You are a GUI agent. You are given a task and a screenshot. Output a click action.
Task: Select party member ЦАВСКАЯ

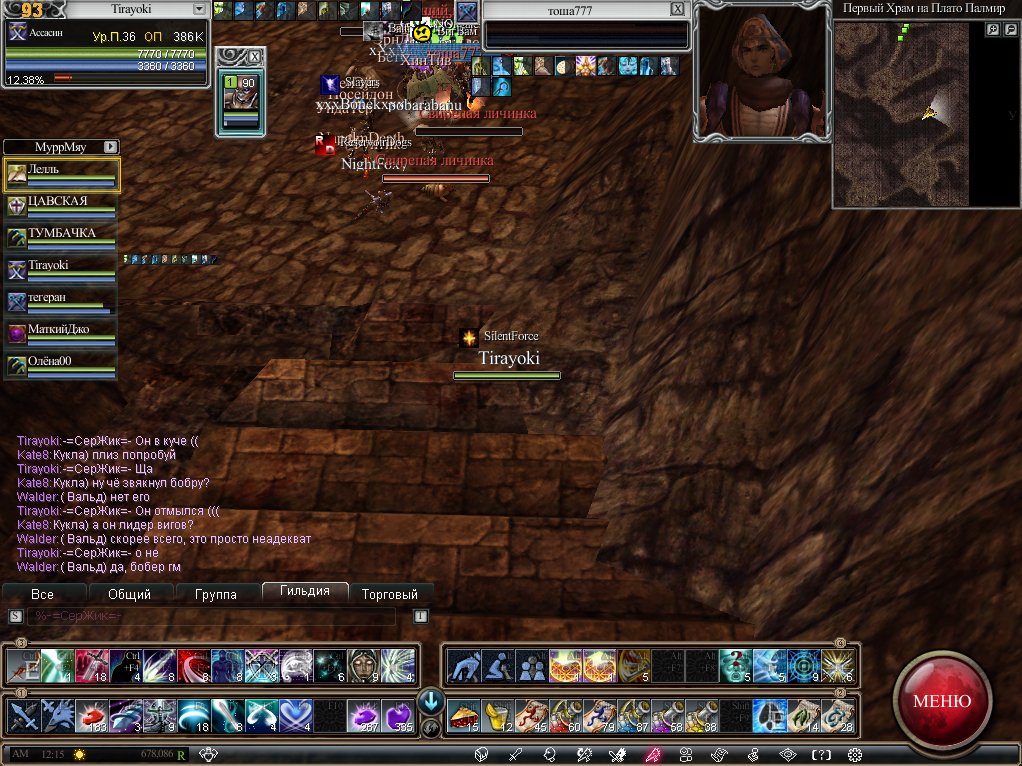pyautogui.click(x=62, y=206)
